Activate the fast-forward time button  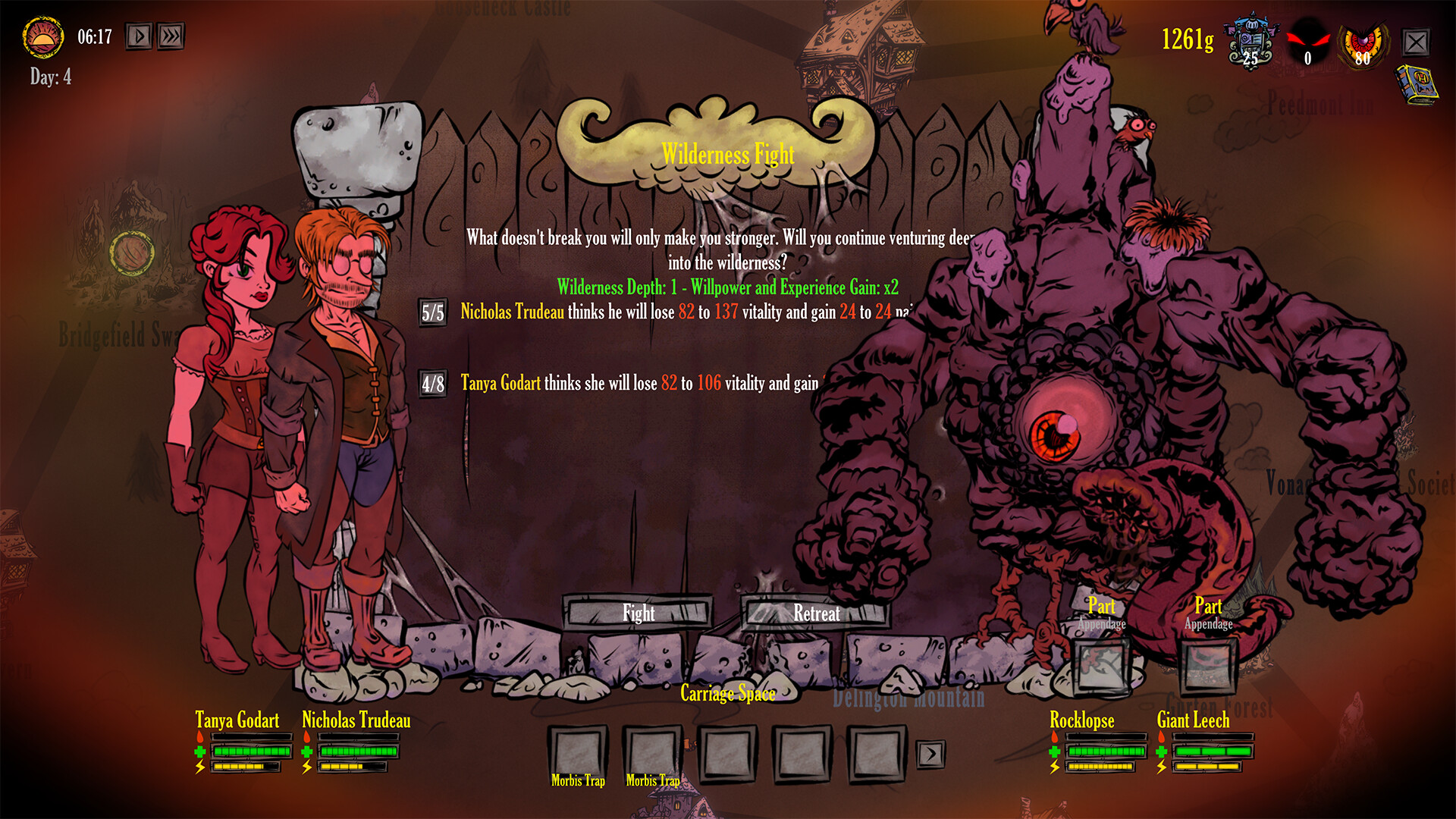pos(171,36)
